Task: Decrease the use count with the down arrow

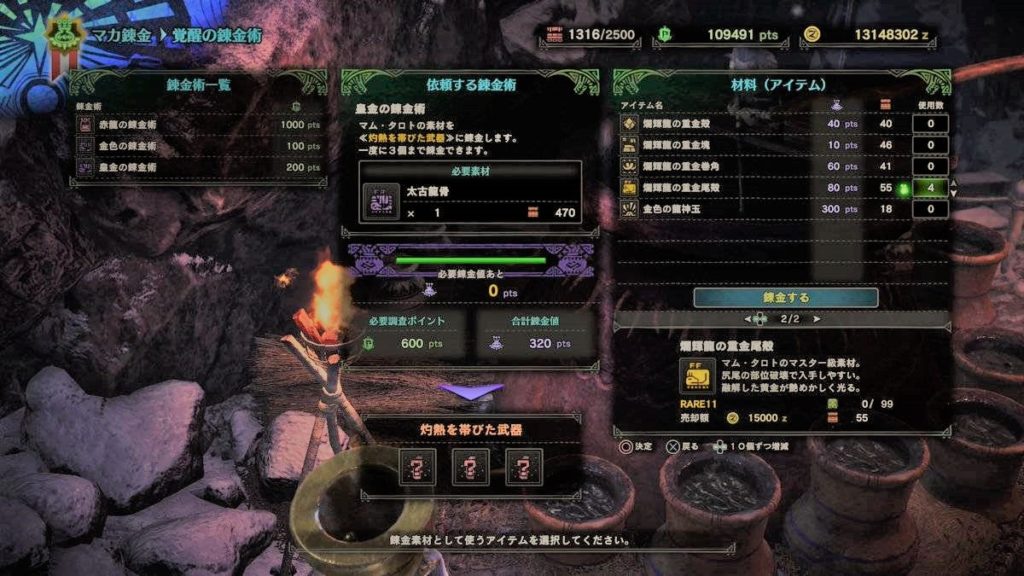Action: tap(953, 193)
